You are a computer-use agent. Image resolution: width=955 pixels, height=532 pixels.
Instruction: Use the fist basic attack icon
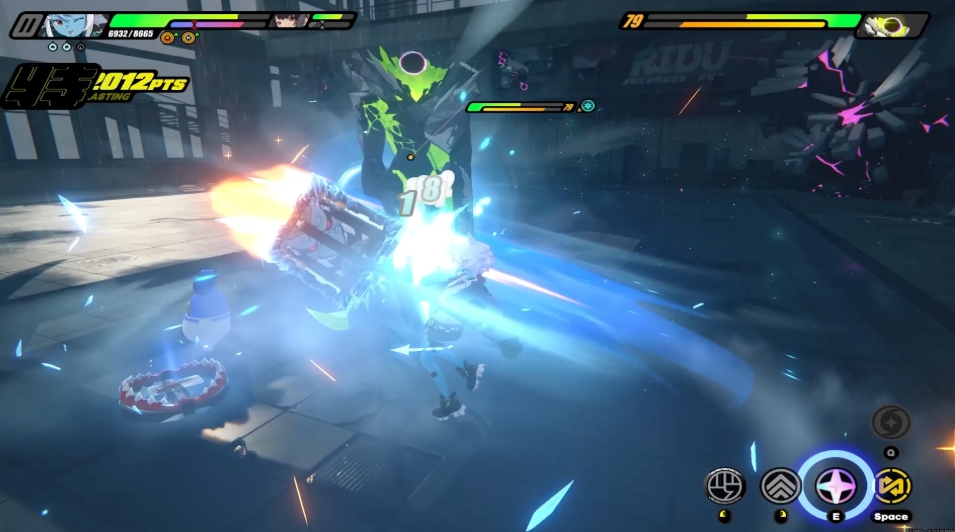pyautogui.click(x=724, y=486)
